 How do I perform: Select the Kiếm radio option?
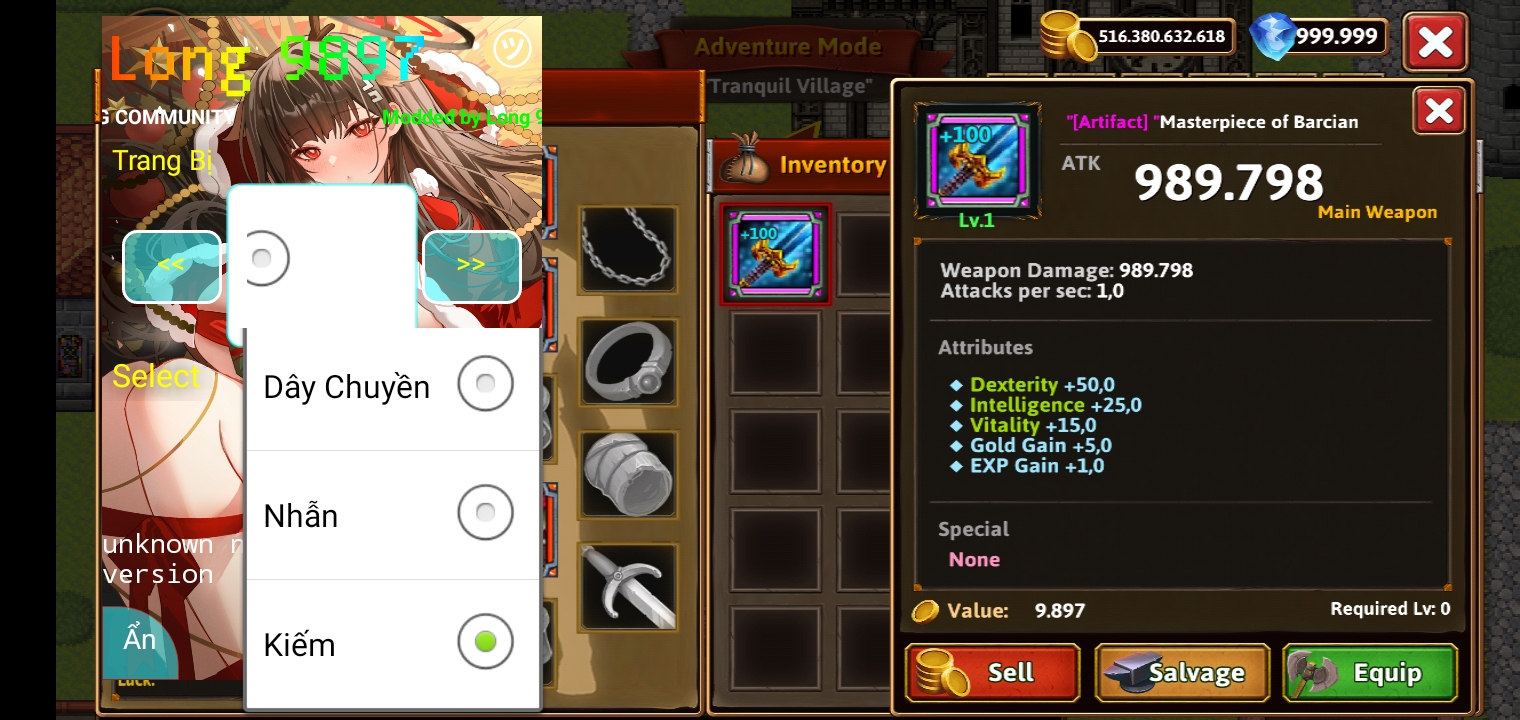[485, 642]
